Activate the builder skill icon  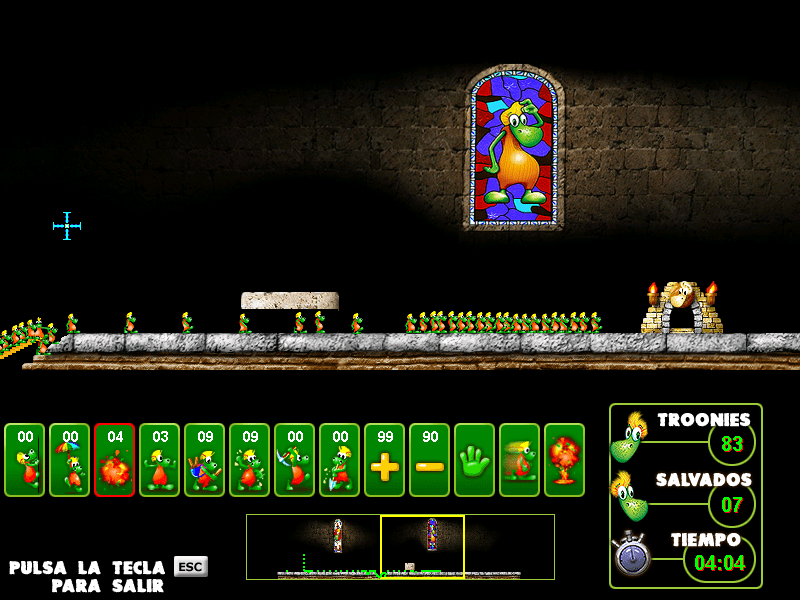coord(204,460)
